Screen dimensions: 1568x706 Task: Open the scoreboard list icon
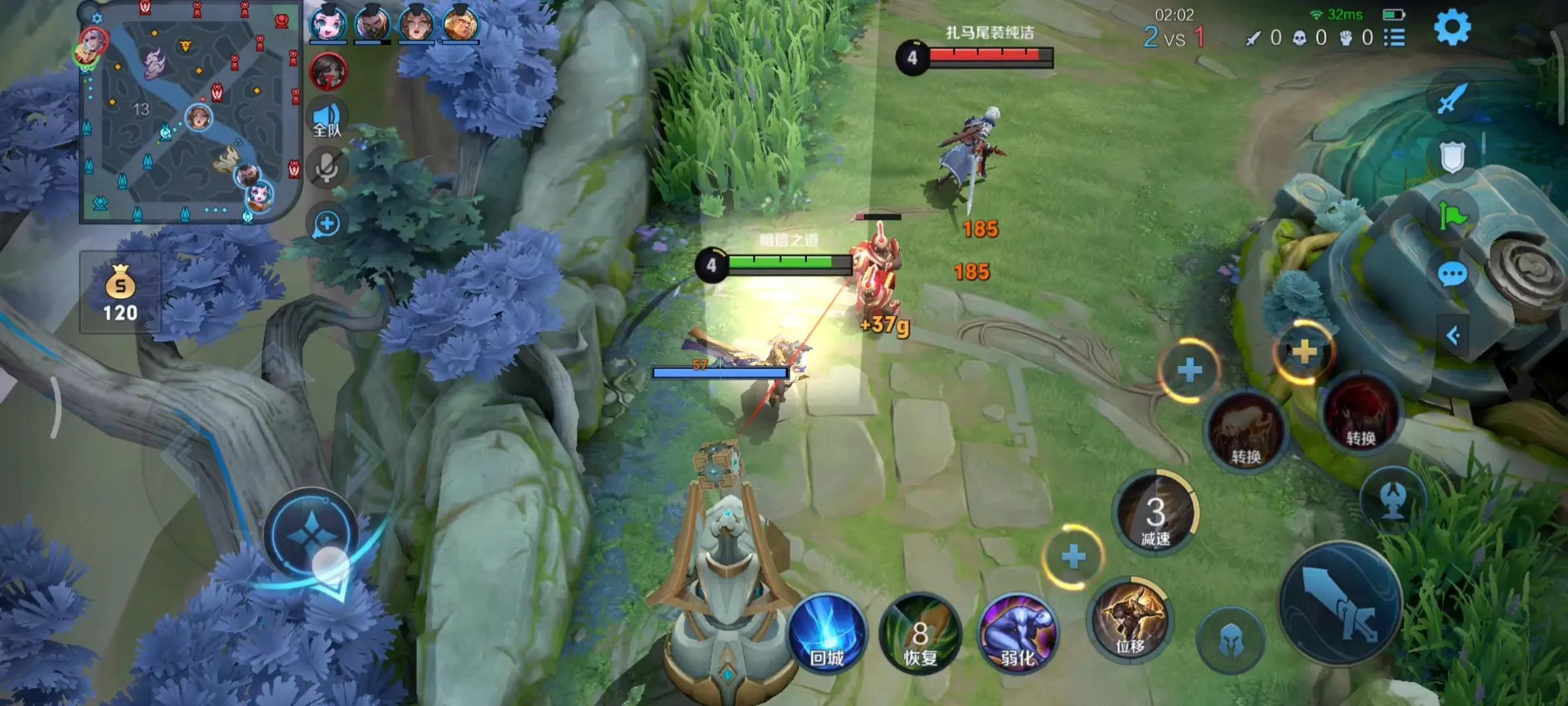1394,38
